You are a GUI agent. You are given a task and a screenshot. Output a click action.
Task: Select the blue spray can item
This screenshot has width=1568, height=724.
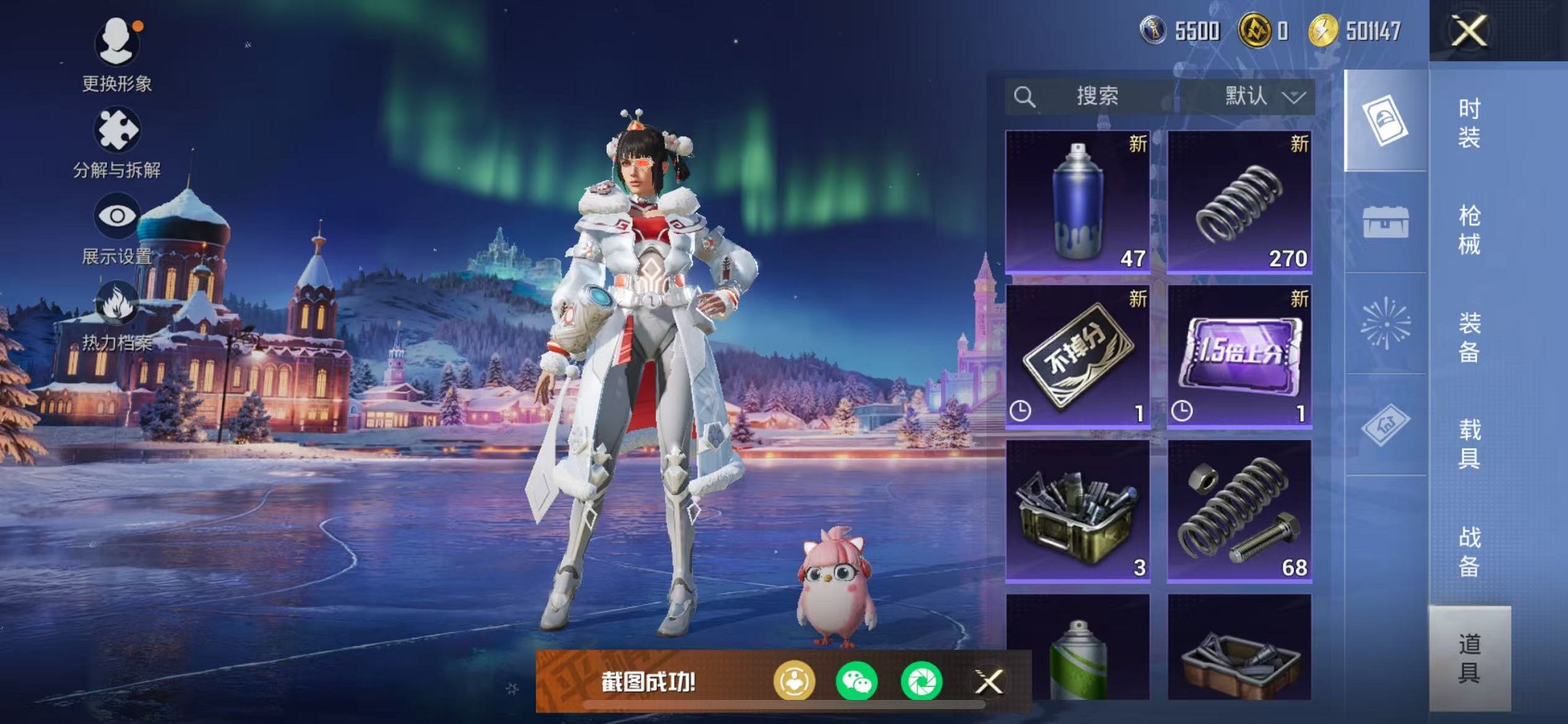click(x=1078, y=201)
